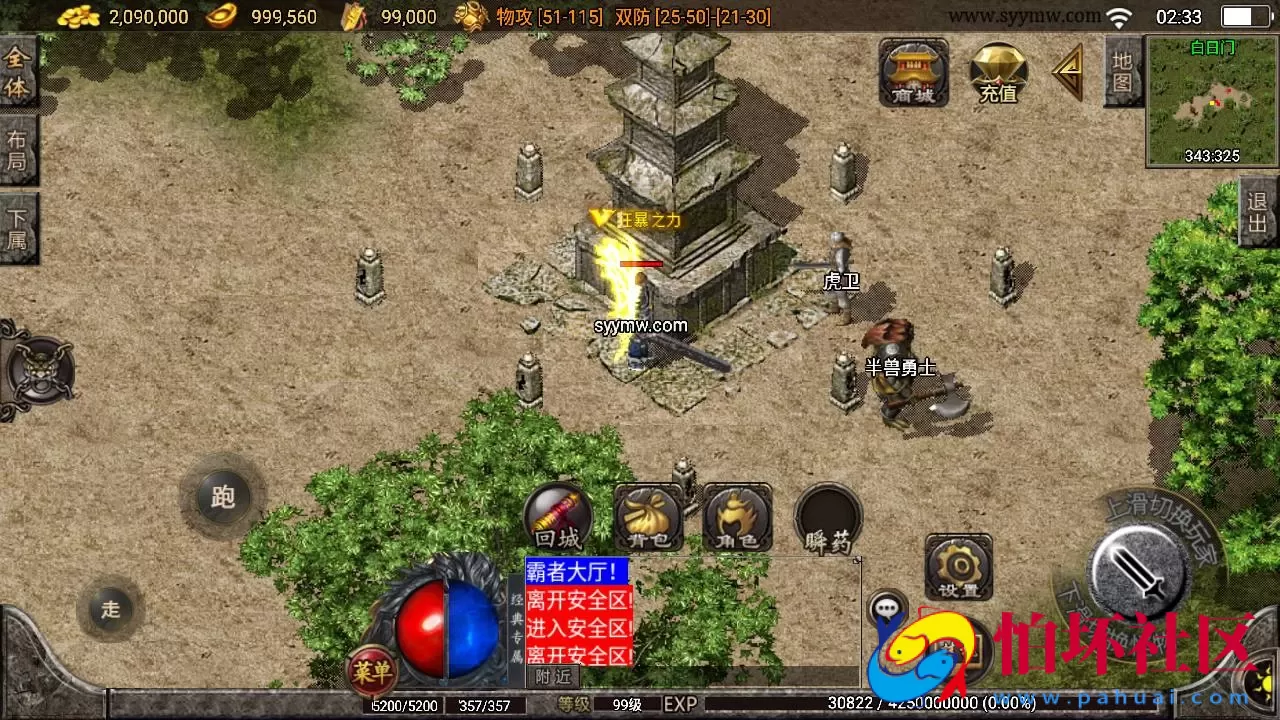Open the 背包 backpack
Screen dimensions: 1280x720
[646, 517]
